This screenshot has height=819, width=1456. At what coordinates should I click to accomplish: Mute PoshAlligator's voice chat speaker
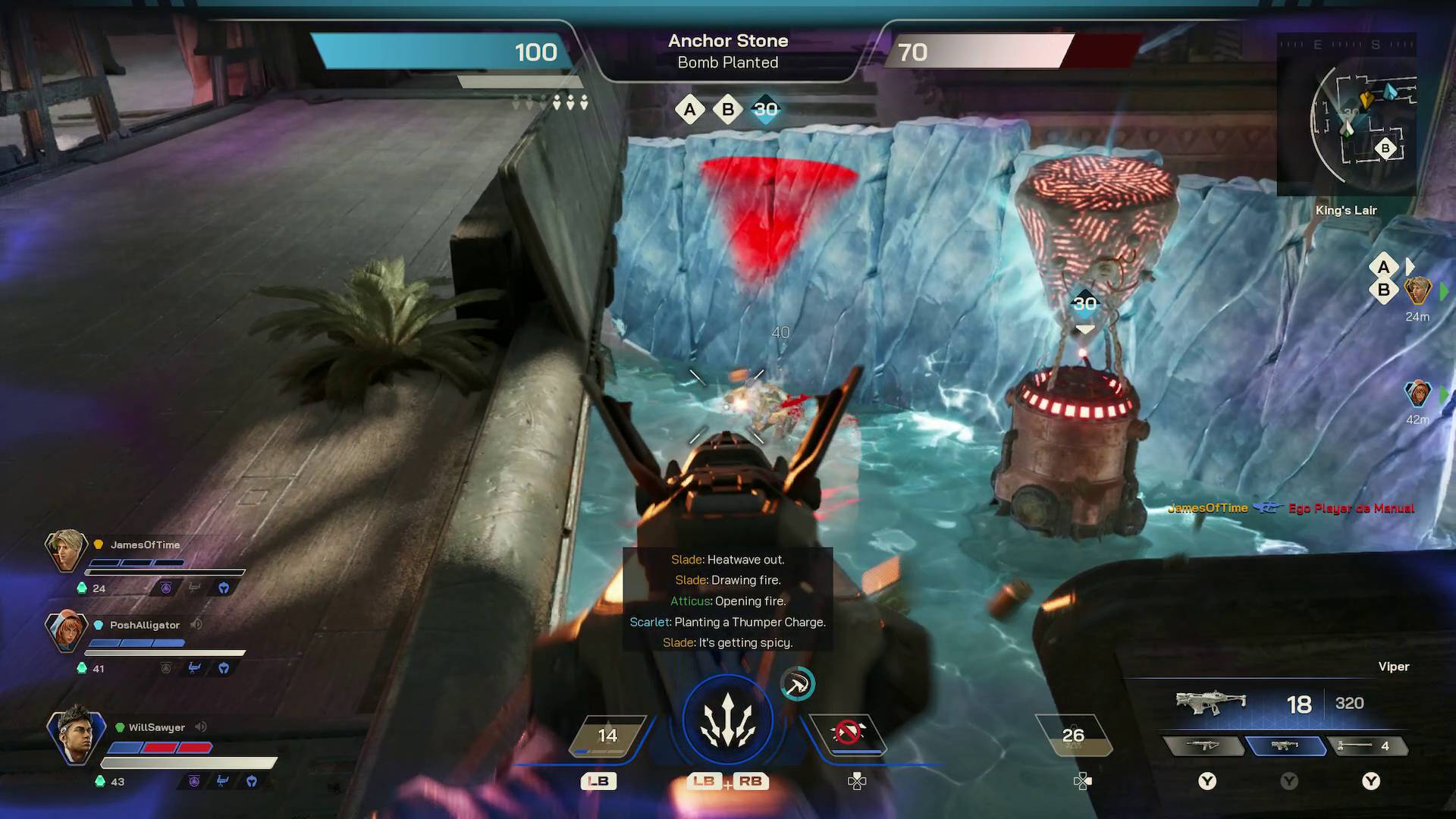(x=197, y=625)
